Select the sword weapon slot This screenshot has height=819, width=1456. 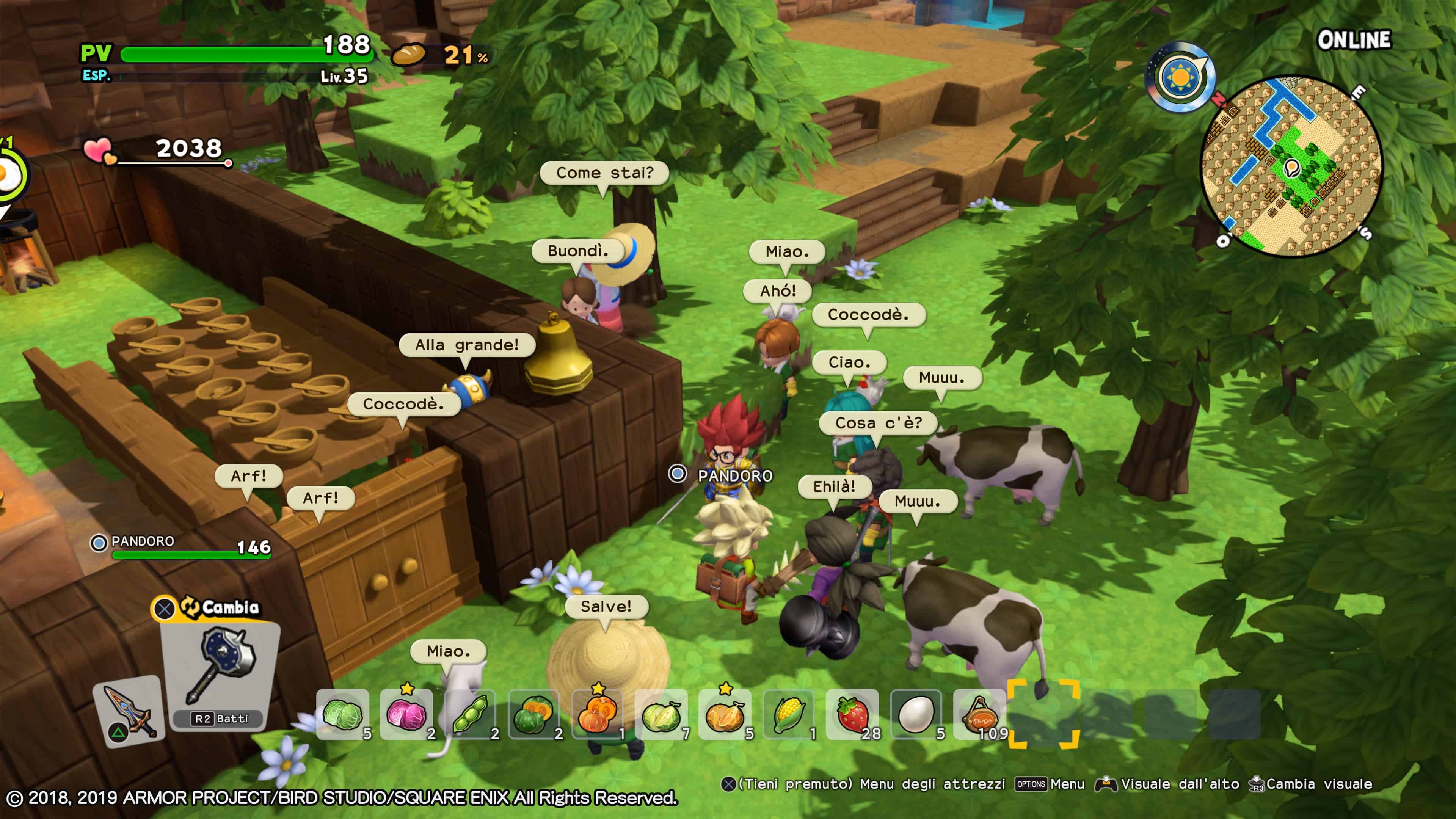[x=129, y=711]
